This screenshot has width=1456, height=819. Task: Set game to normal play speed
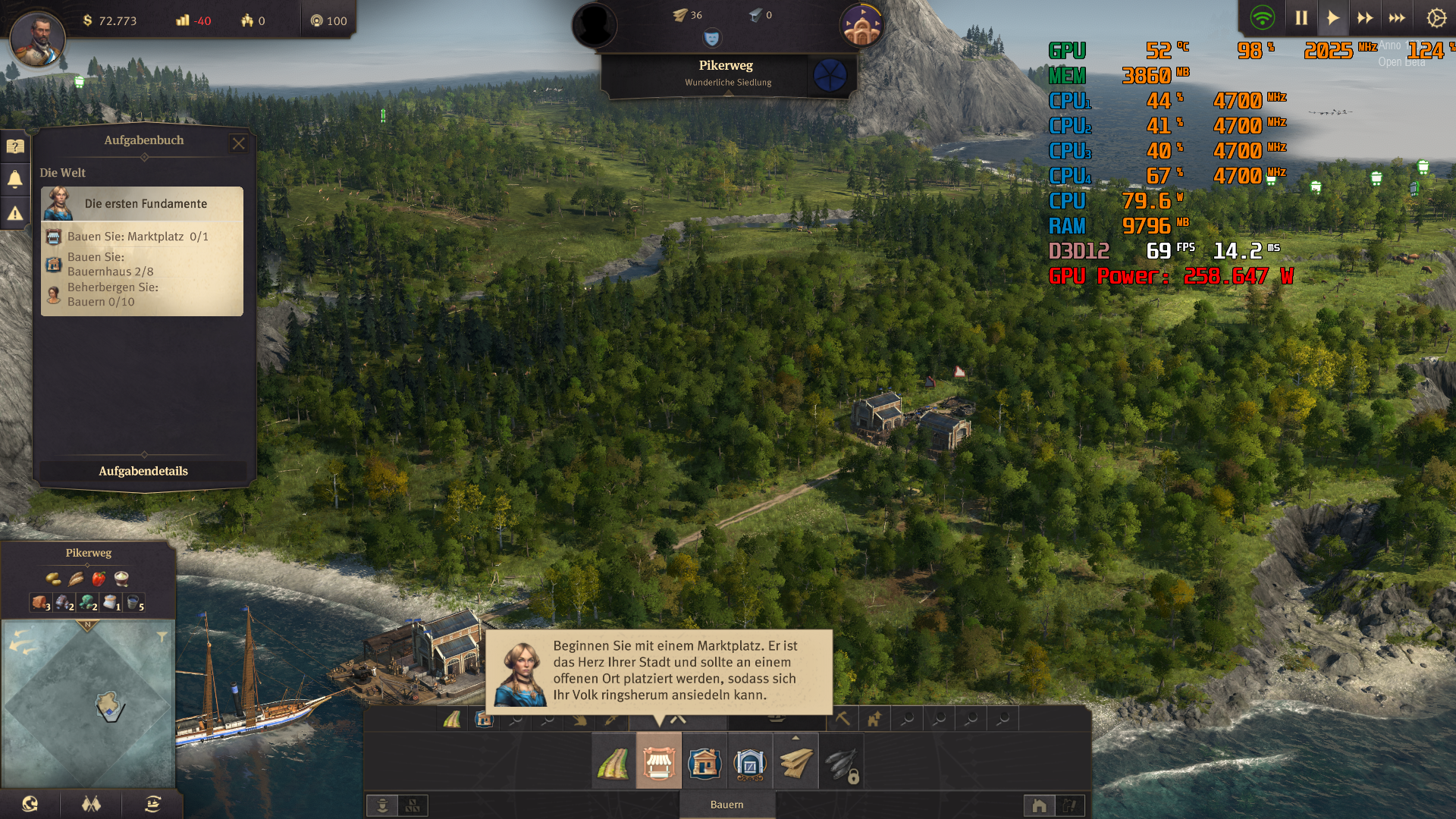point(1332,18)
